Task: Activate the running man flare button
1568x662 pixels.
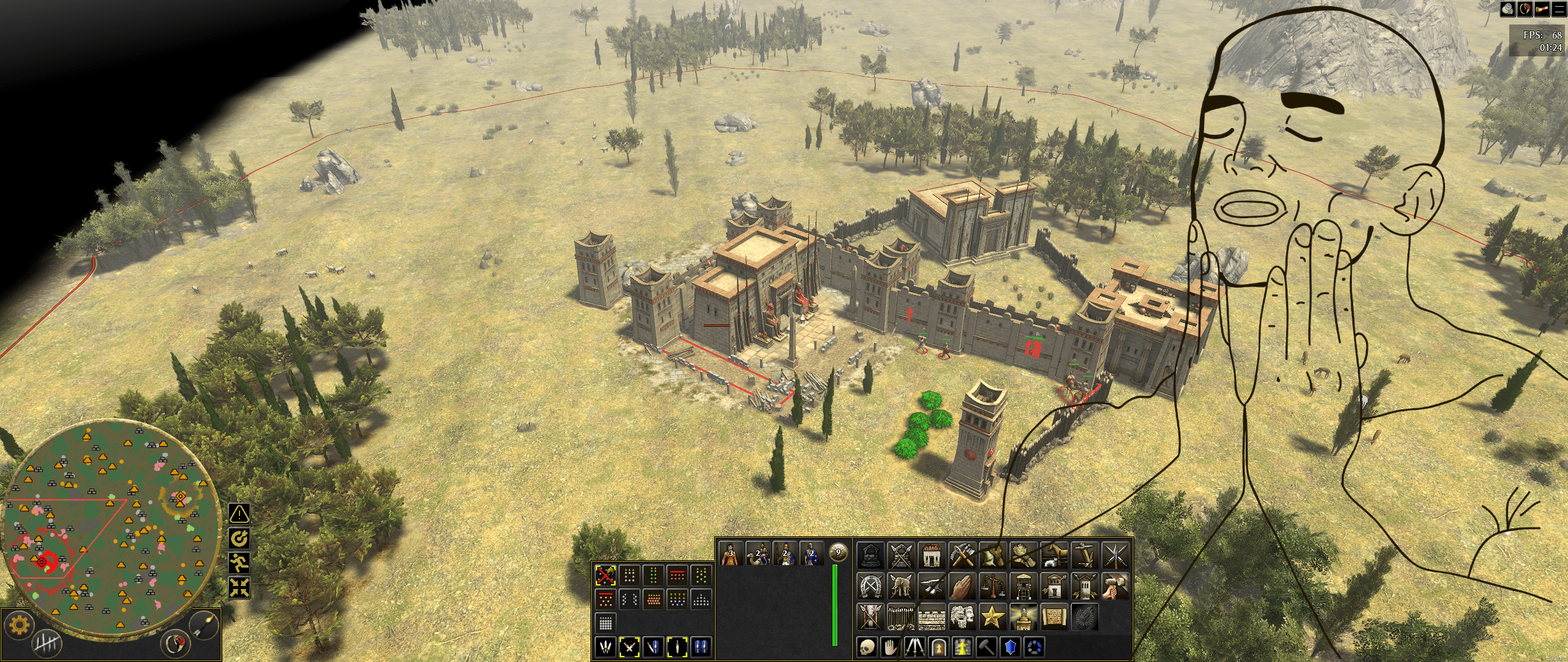Action: (239, 562)
